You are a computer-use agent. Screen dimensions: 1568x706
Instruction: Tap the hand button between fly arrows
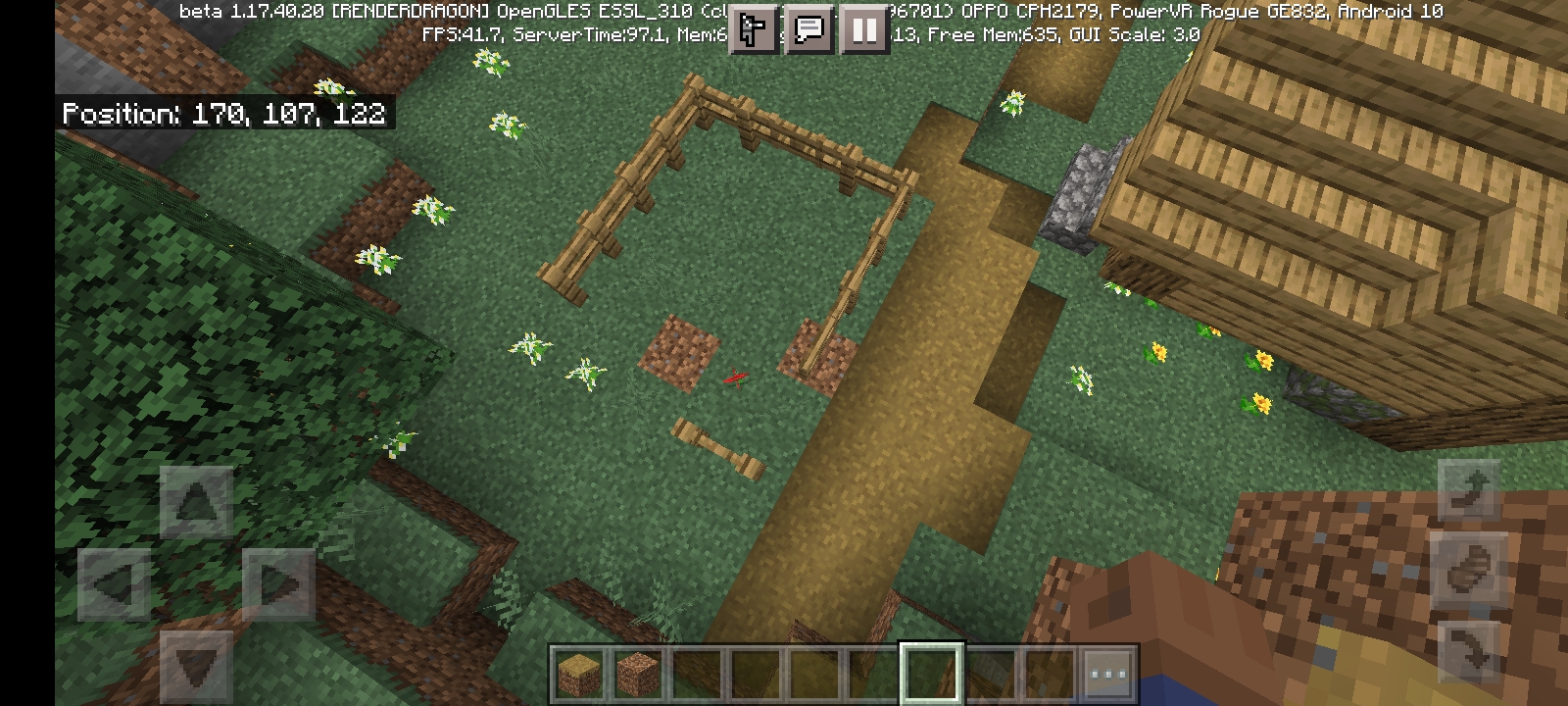click(1469, 569)
